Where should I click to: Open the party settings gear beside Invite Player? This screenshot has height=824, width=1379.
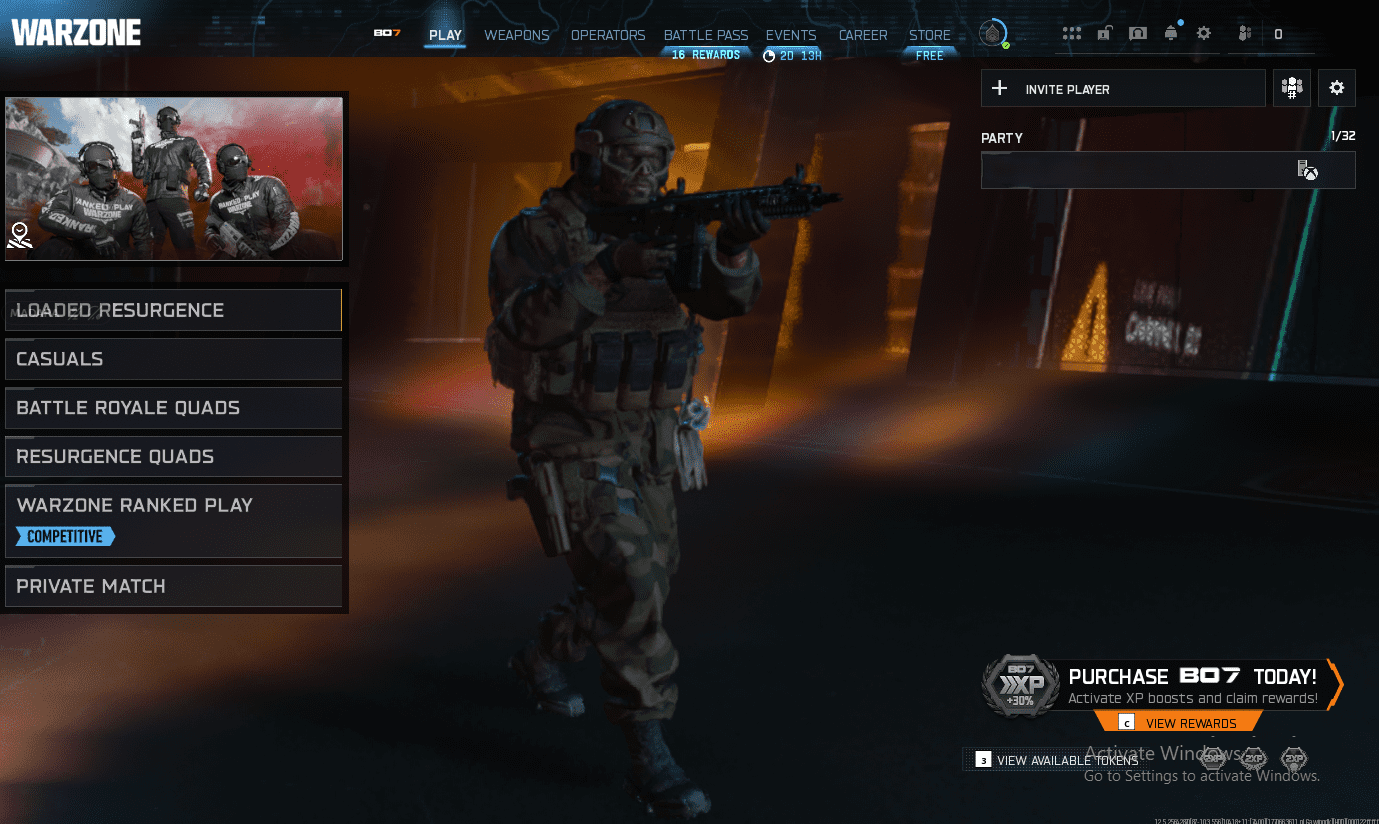[x=1336, y=88]
